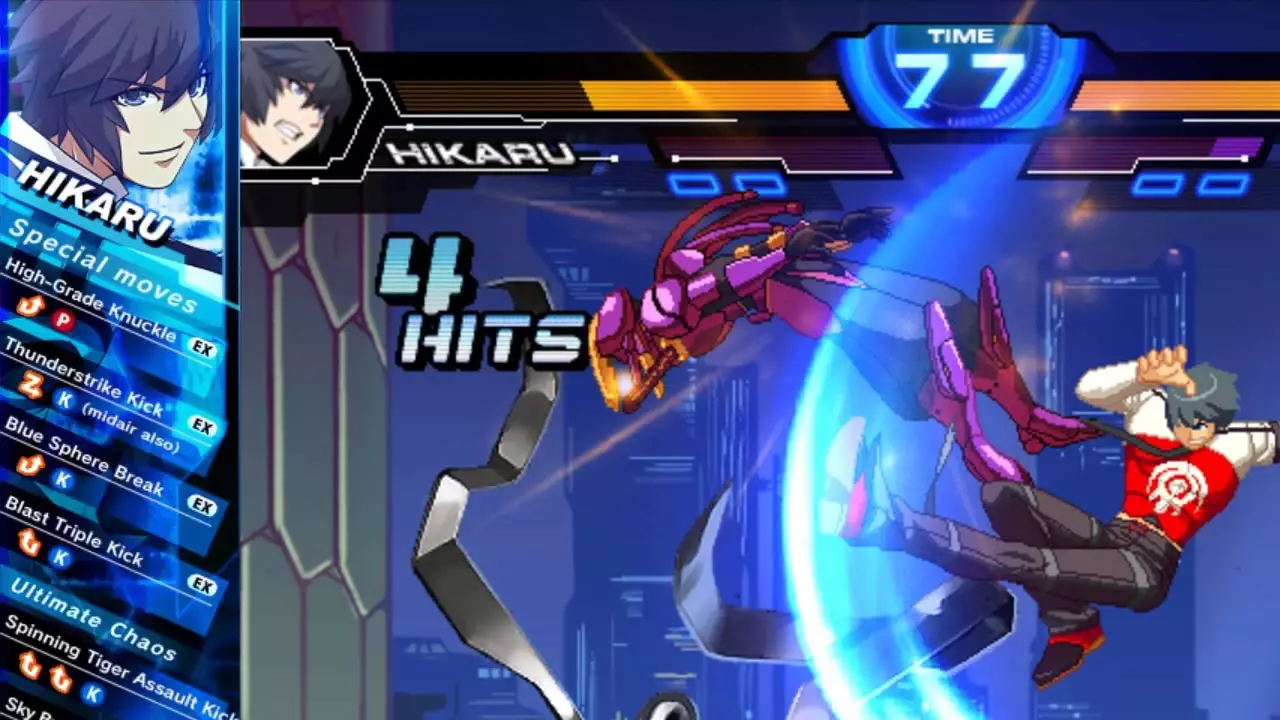Click the quarter-circle arrow icon for High-Grade Knuckle
The height and width of the screenshot is (720, 1280).
point(29,307)
